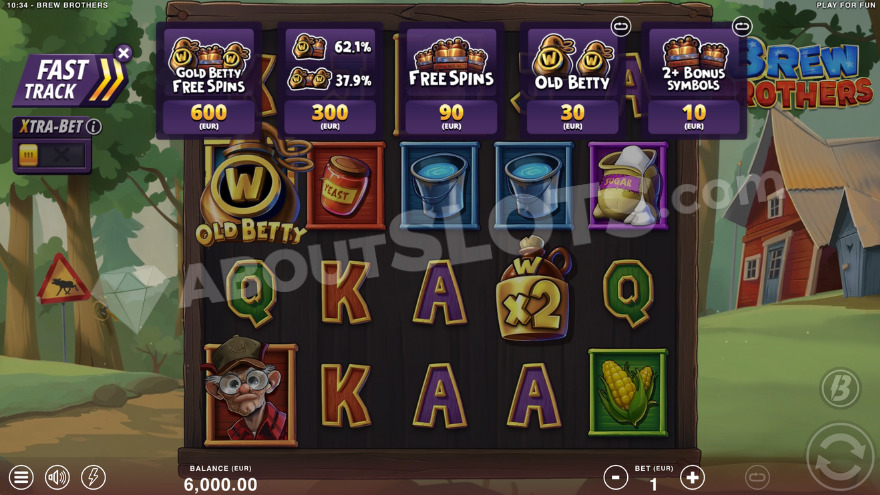Close the Fast Track panel
Screen dimensions: 880x495
pos(123,53)
